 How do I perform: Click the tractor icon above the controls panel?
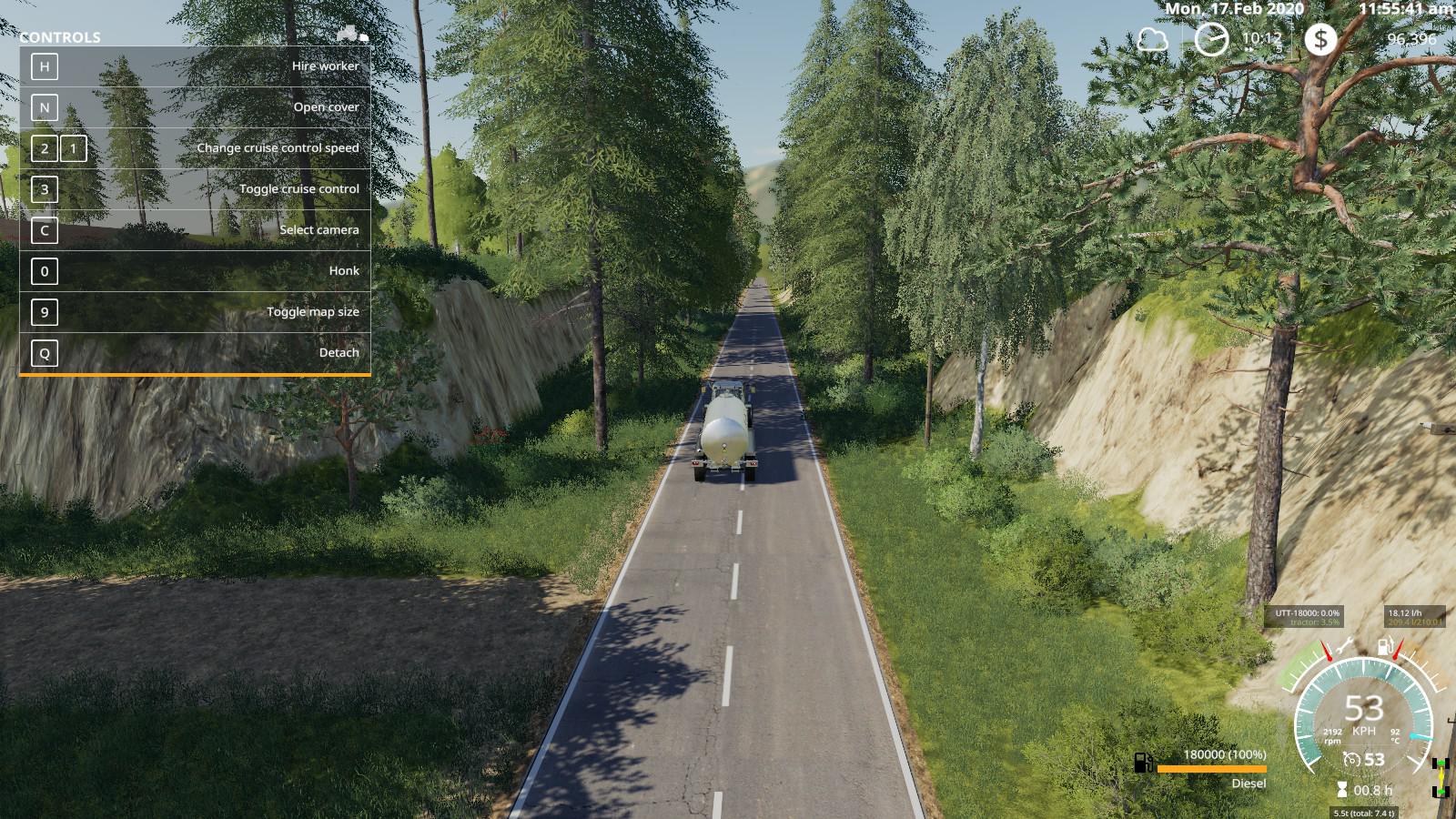point(352,34)
